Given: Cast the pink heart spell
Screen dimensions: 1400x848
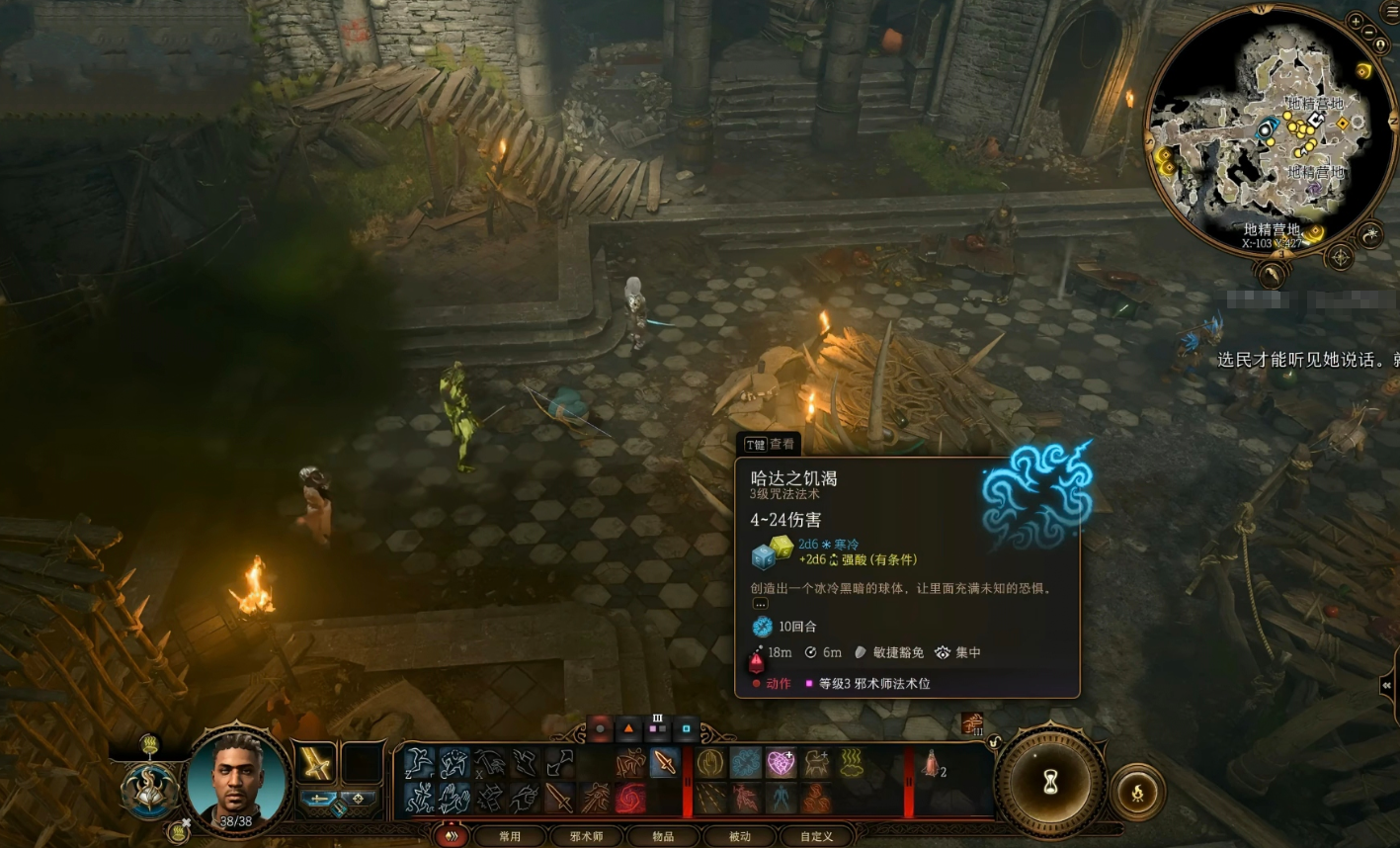Looking at the screenshot, I should (x=781, y=762).
